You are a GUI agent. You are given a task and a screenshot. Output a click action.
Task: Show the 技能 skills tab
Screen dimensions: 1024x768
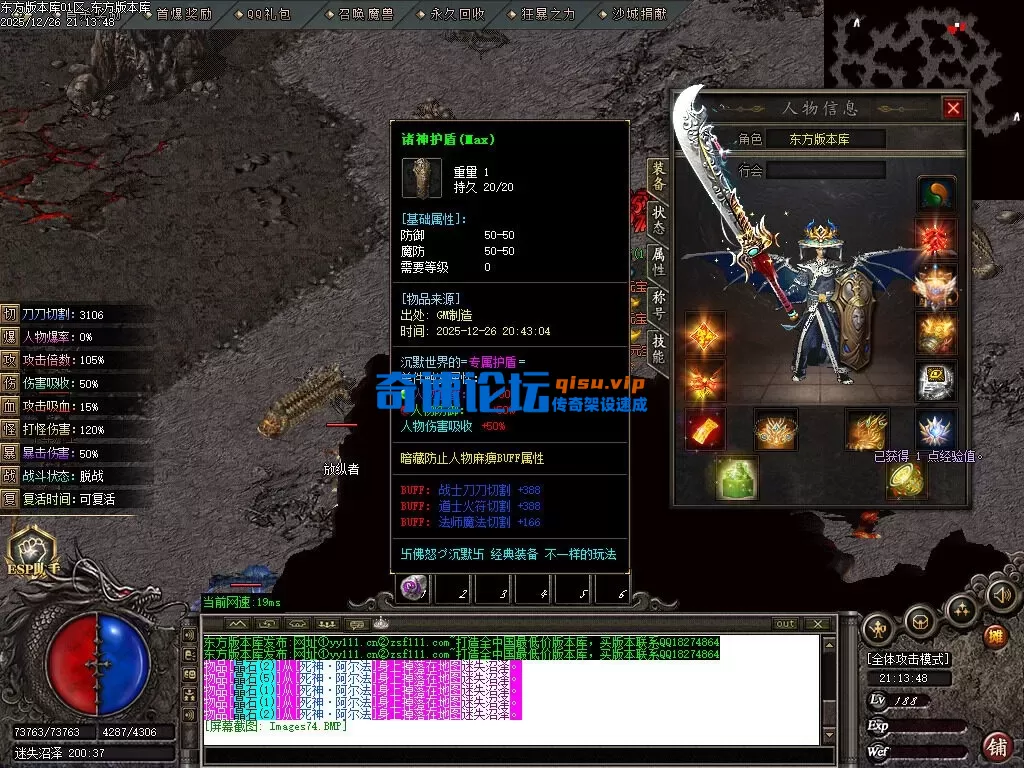(x=658, y=347)
